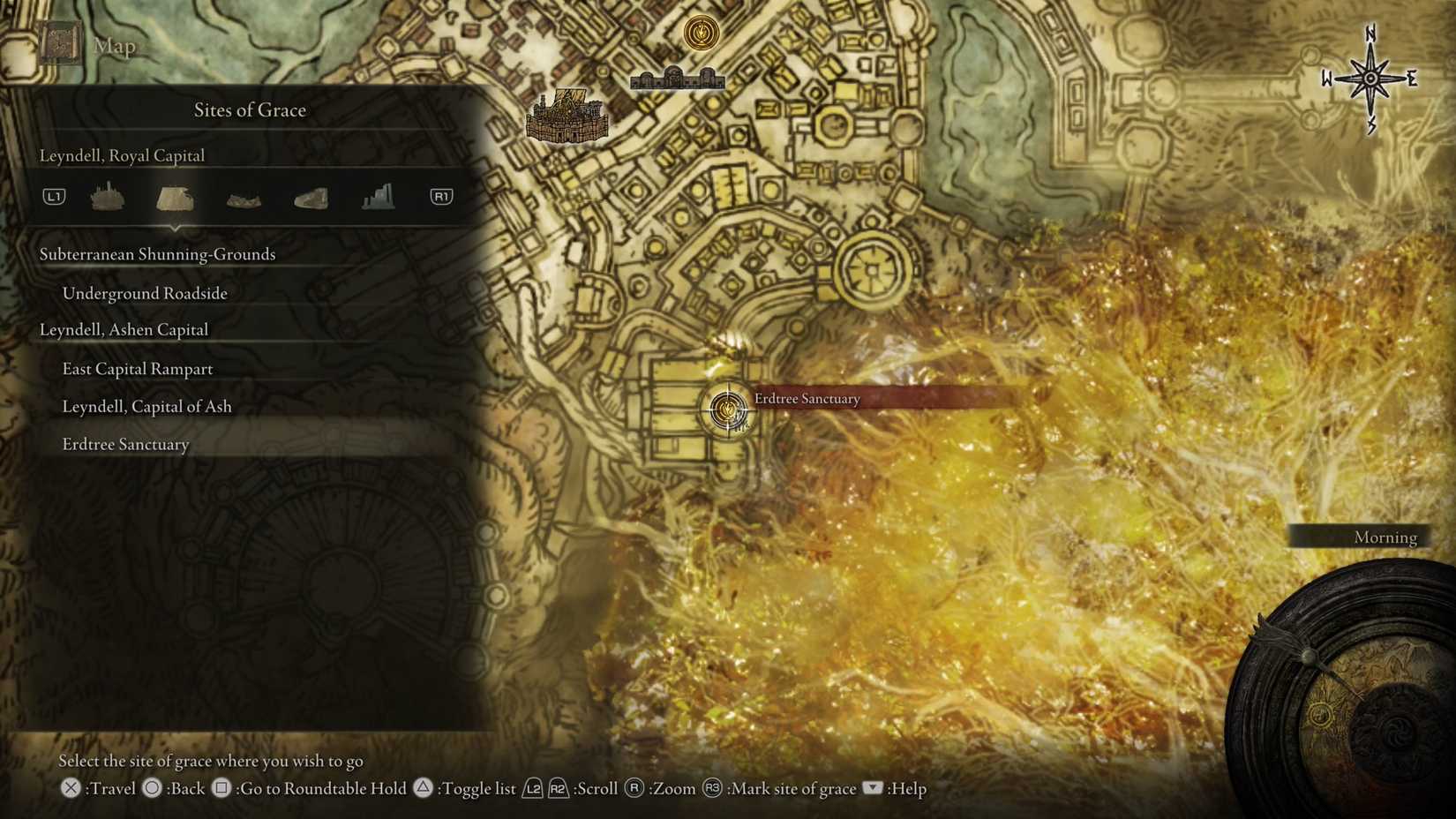Image resolution: width=1456 pixels, height=819 pixels.
Task: Select the highlighted Altus Plateau region icon
Action: 175,196
